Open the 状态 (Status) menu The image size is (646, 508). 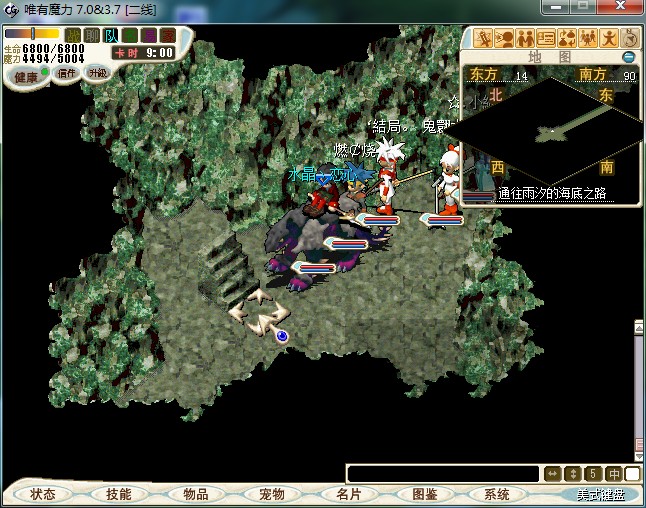(43, 494)
